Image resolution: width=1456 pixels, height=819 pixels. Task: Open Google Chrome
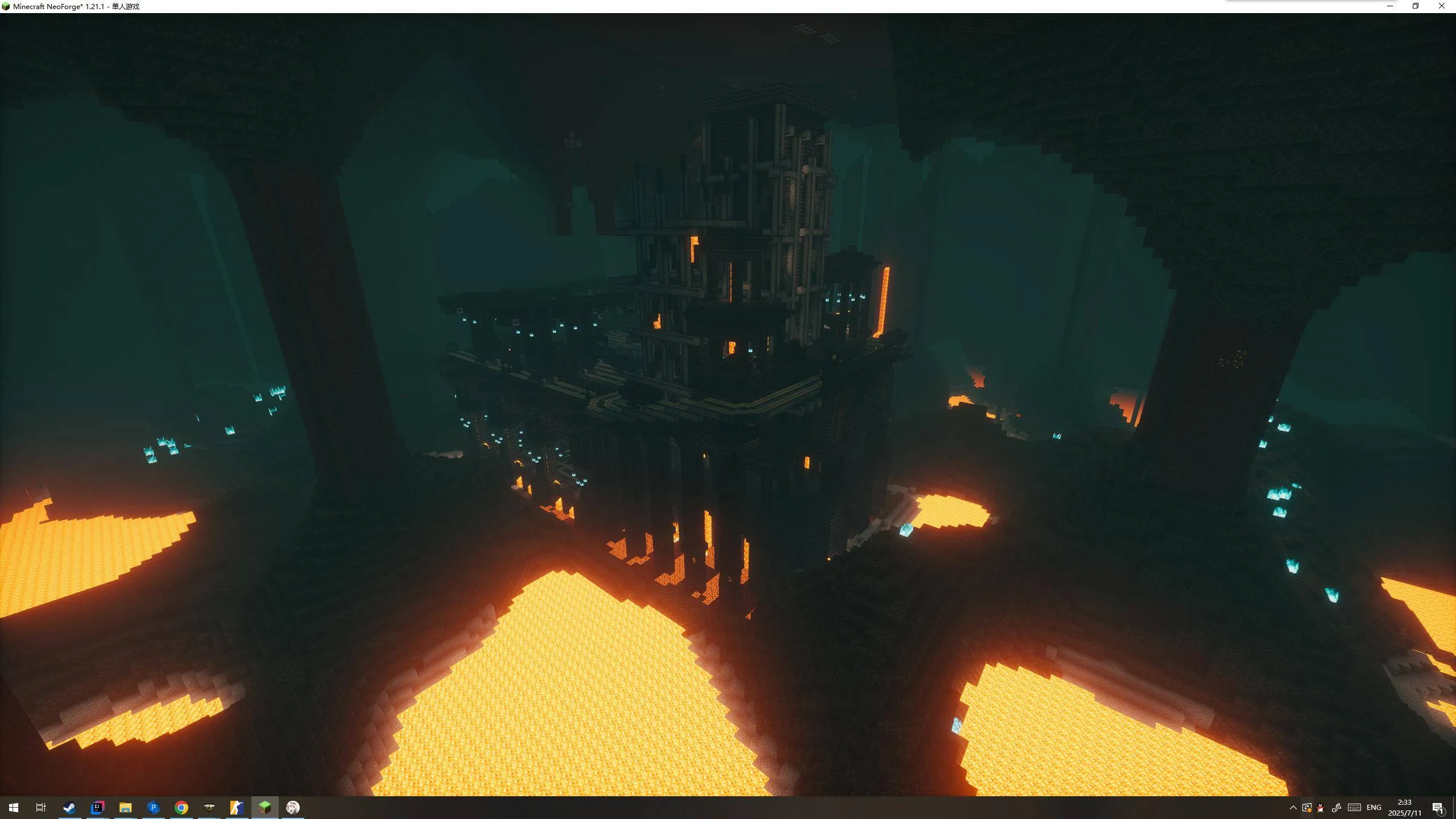pyautogui.click(x=181, y=807)
